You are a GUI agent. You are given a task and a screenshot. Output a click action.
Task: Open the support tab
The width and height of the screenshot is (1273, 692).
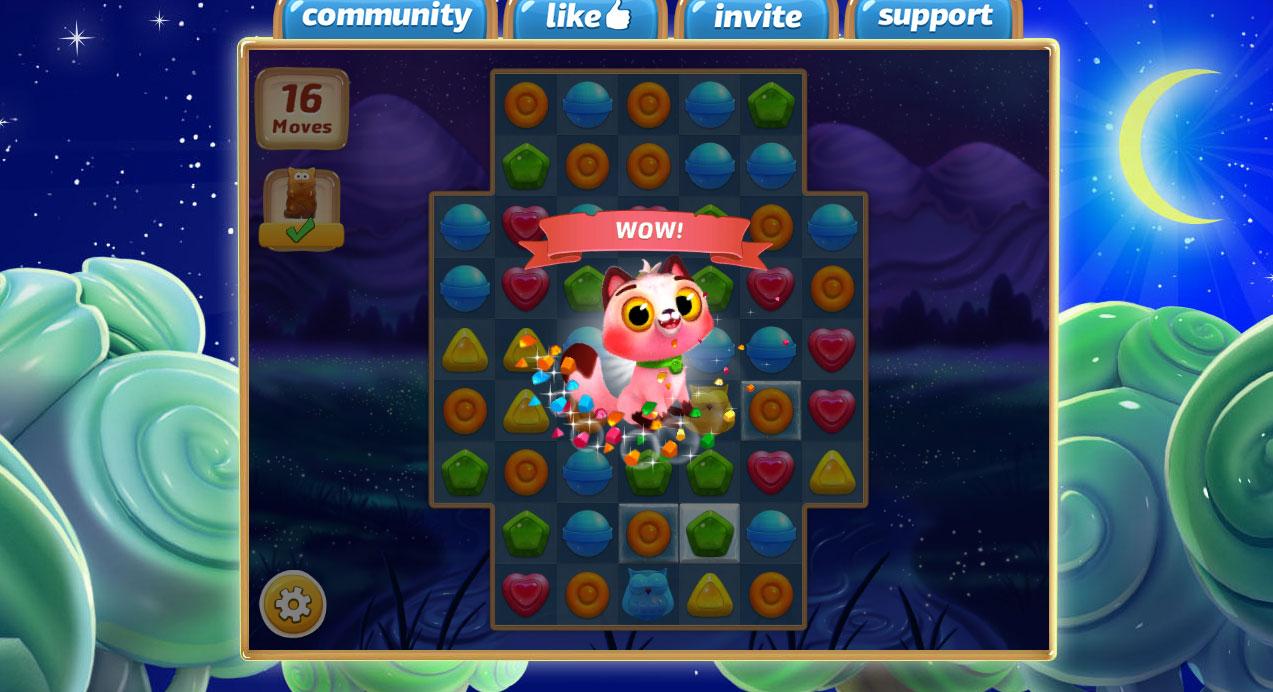point(934,17)
